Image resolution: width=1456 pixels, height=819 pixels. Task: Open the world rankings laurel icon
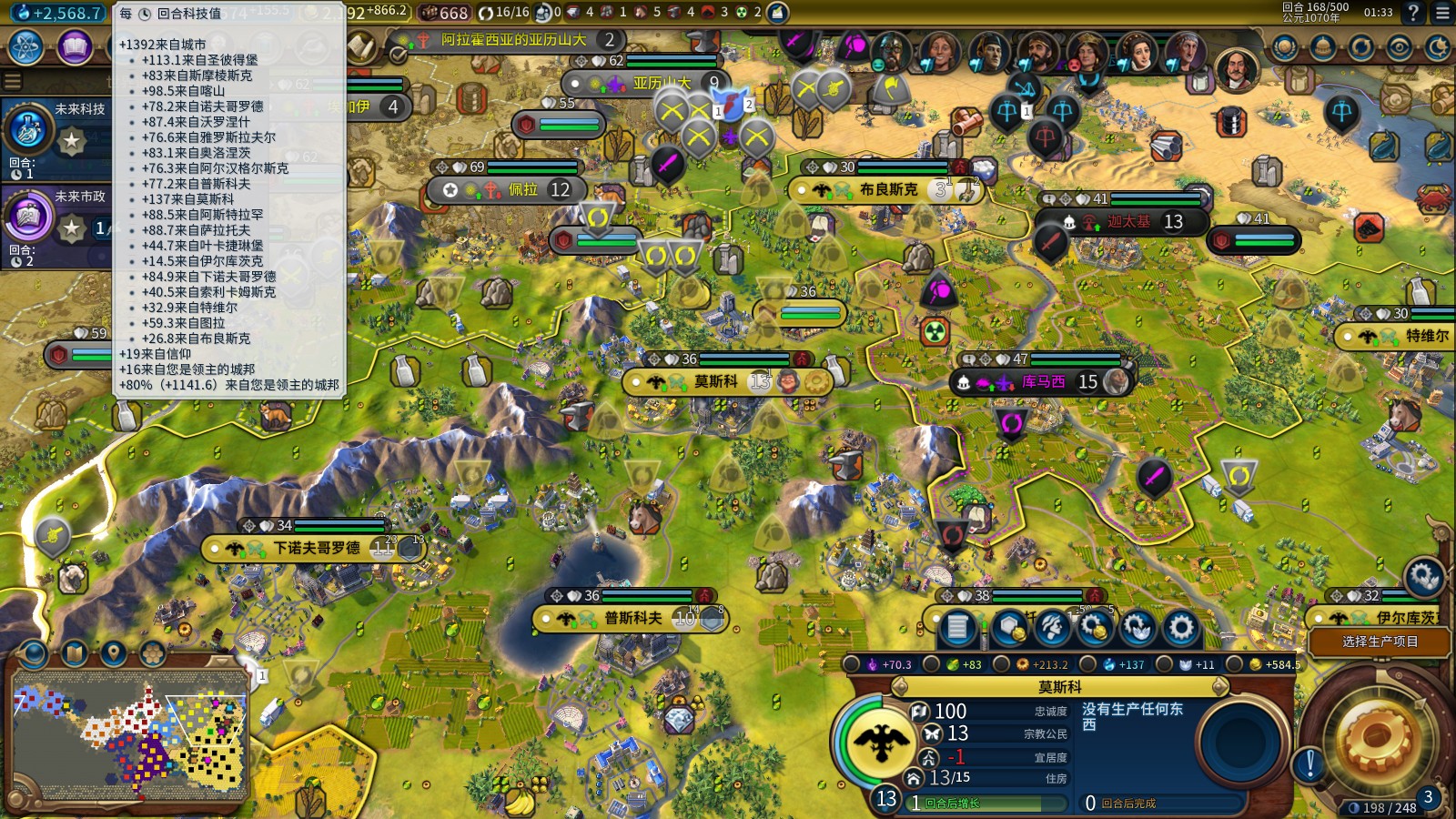1284,47
